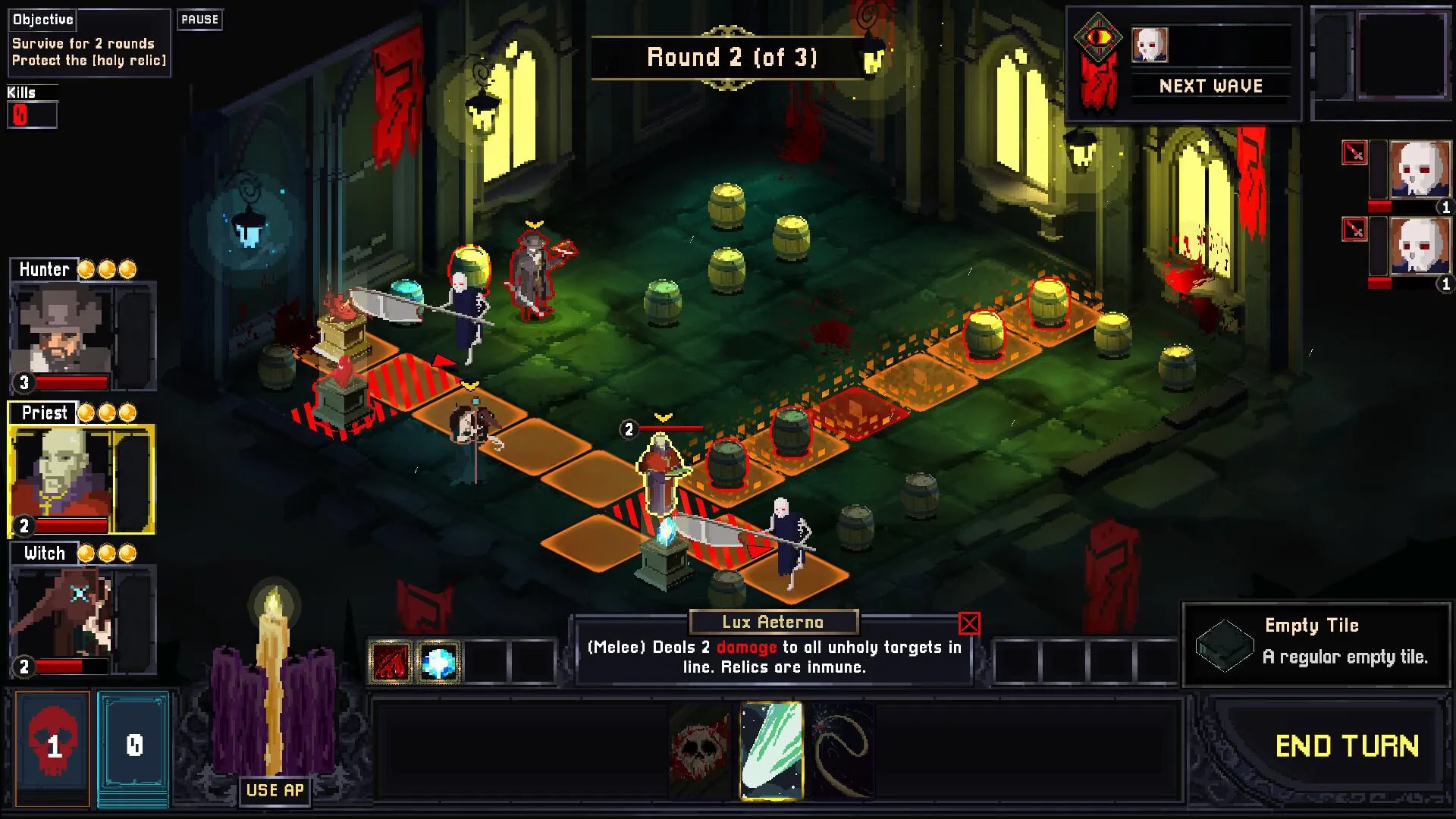This screenshot has height=819, width=1456.
Task: Click the first star next to Hunter label
Action: click(x=88, y=268)
